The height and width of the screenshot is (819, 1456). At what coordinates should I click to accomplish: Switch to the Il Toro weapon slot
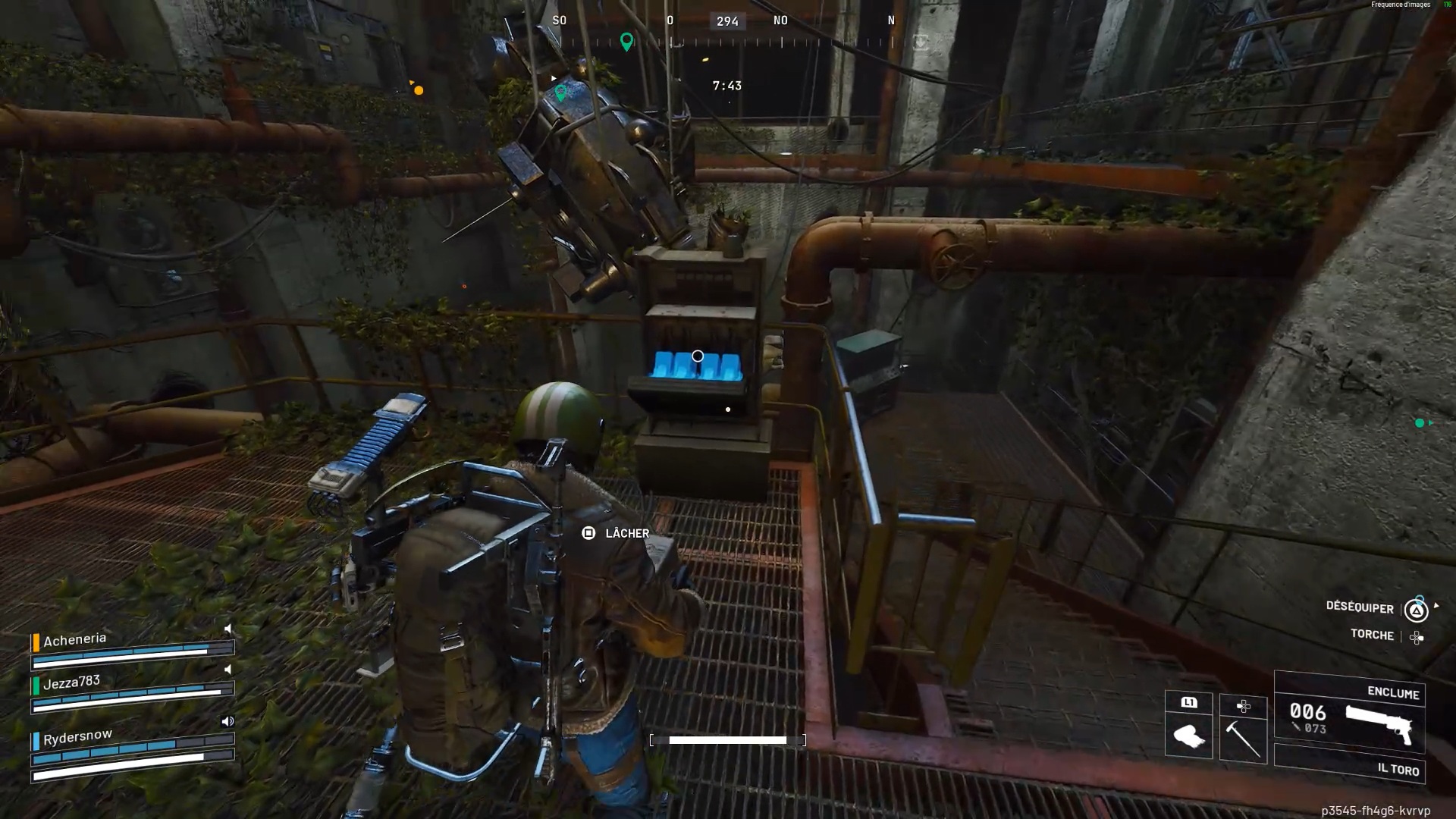1350,764
